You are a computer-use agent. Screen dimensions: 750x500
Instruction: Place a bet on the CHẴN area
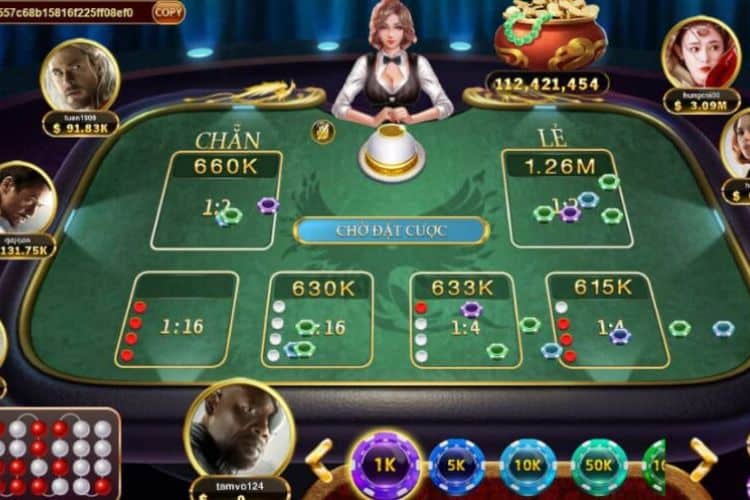tap(216, 199)
